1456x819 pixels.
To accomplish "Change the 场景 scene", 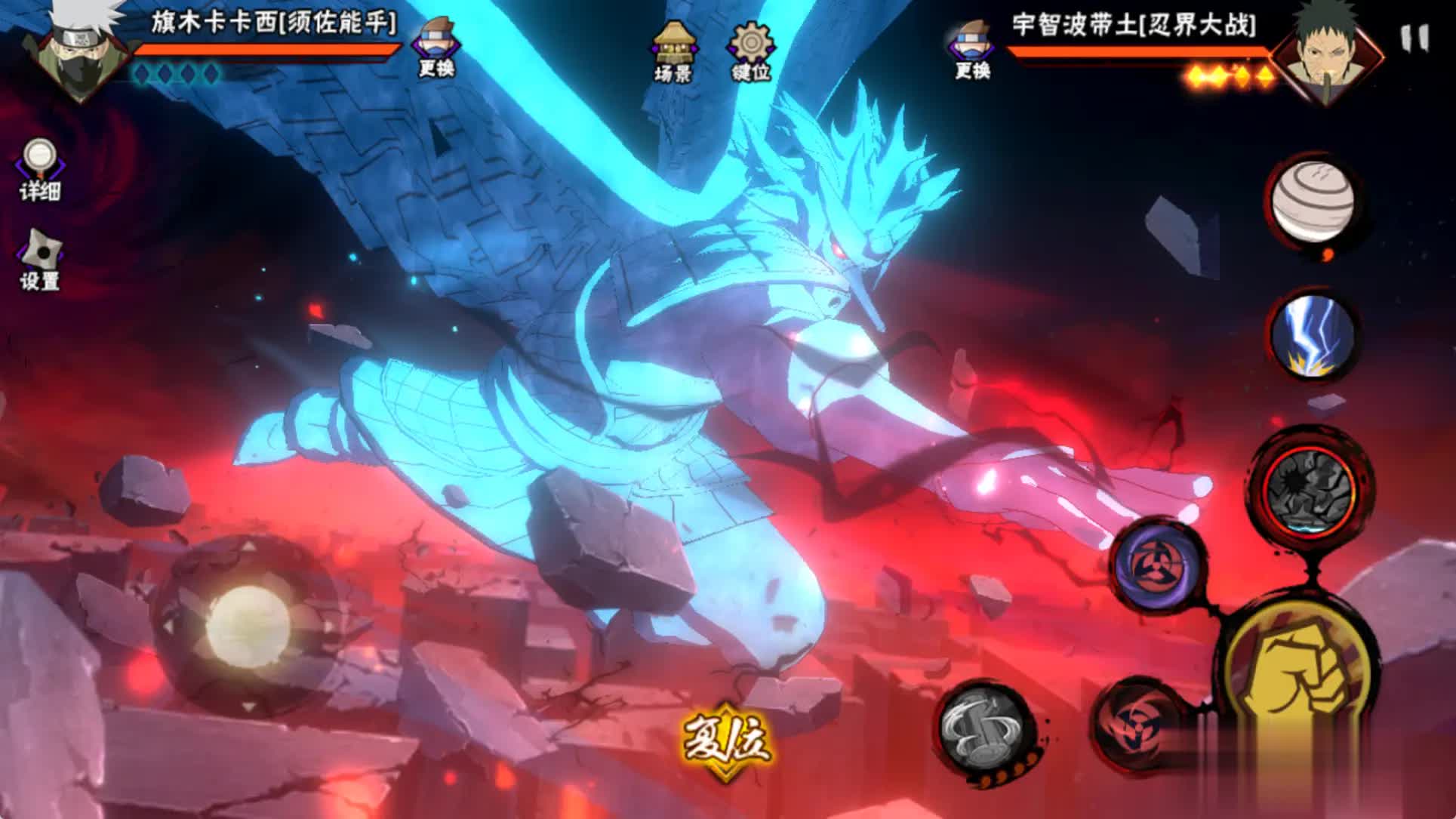I will (x=674, y=51).
